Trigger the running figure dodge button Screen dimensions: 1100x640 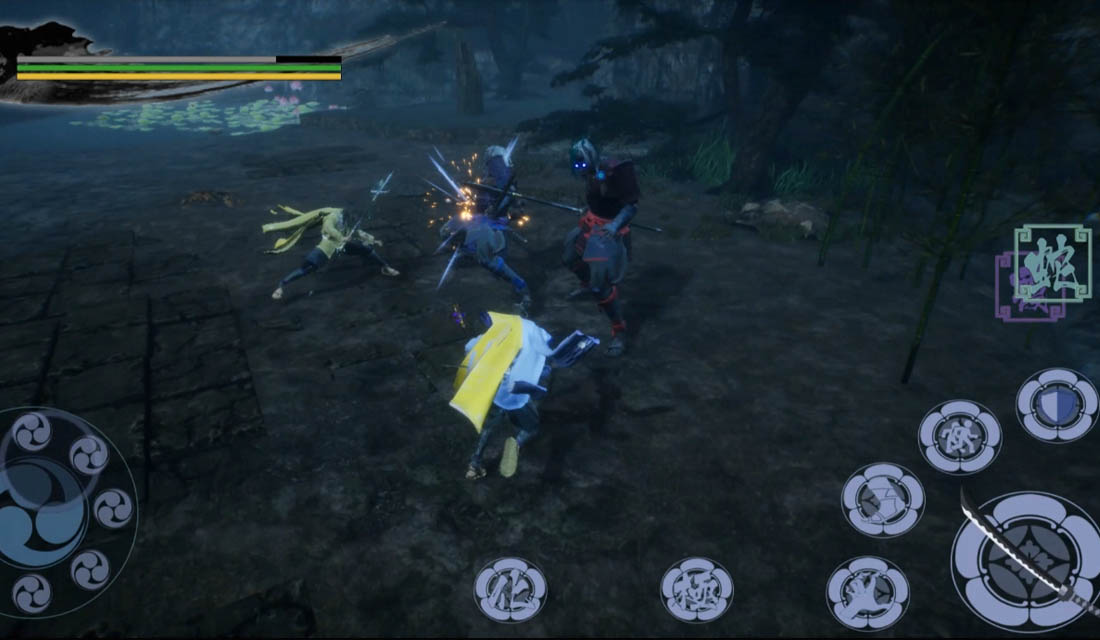pos(960,437)
